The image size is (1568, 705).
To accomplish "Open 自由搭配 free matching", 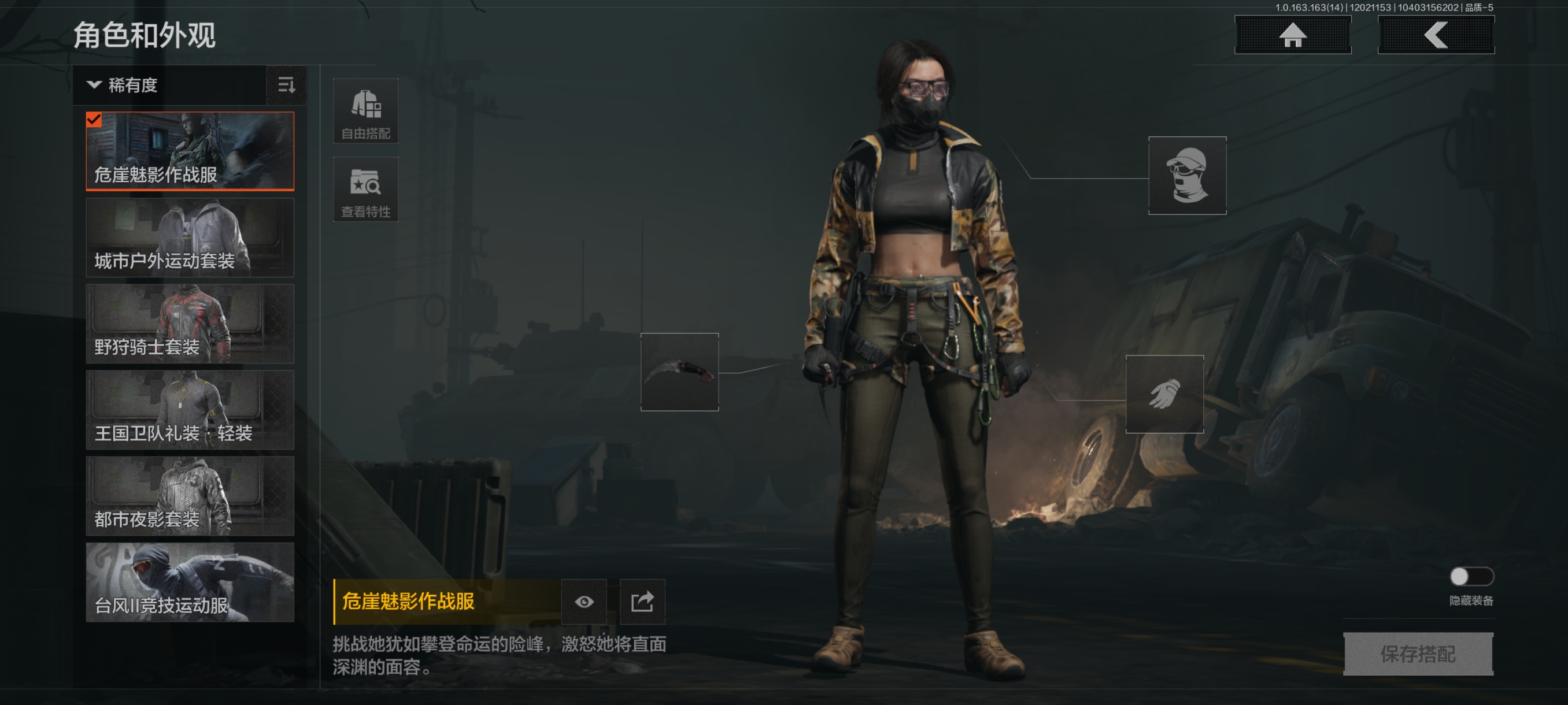I will [365, 112].
